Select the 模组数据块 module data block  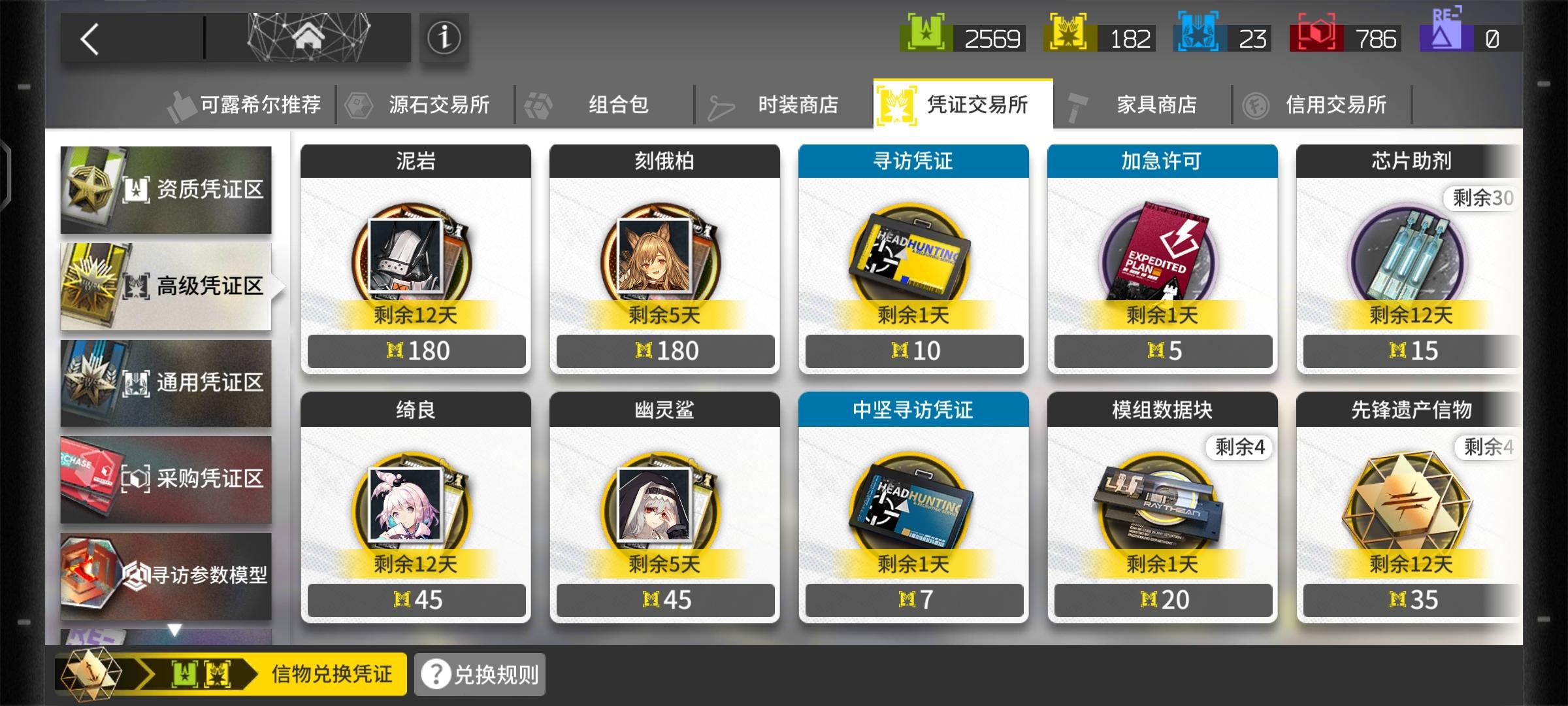(x=1162, y=507)
